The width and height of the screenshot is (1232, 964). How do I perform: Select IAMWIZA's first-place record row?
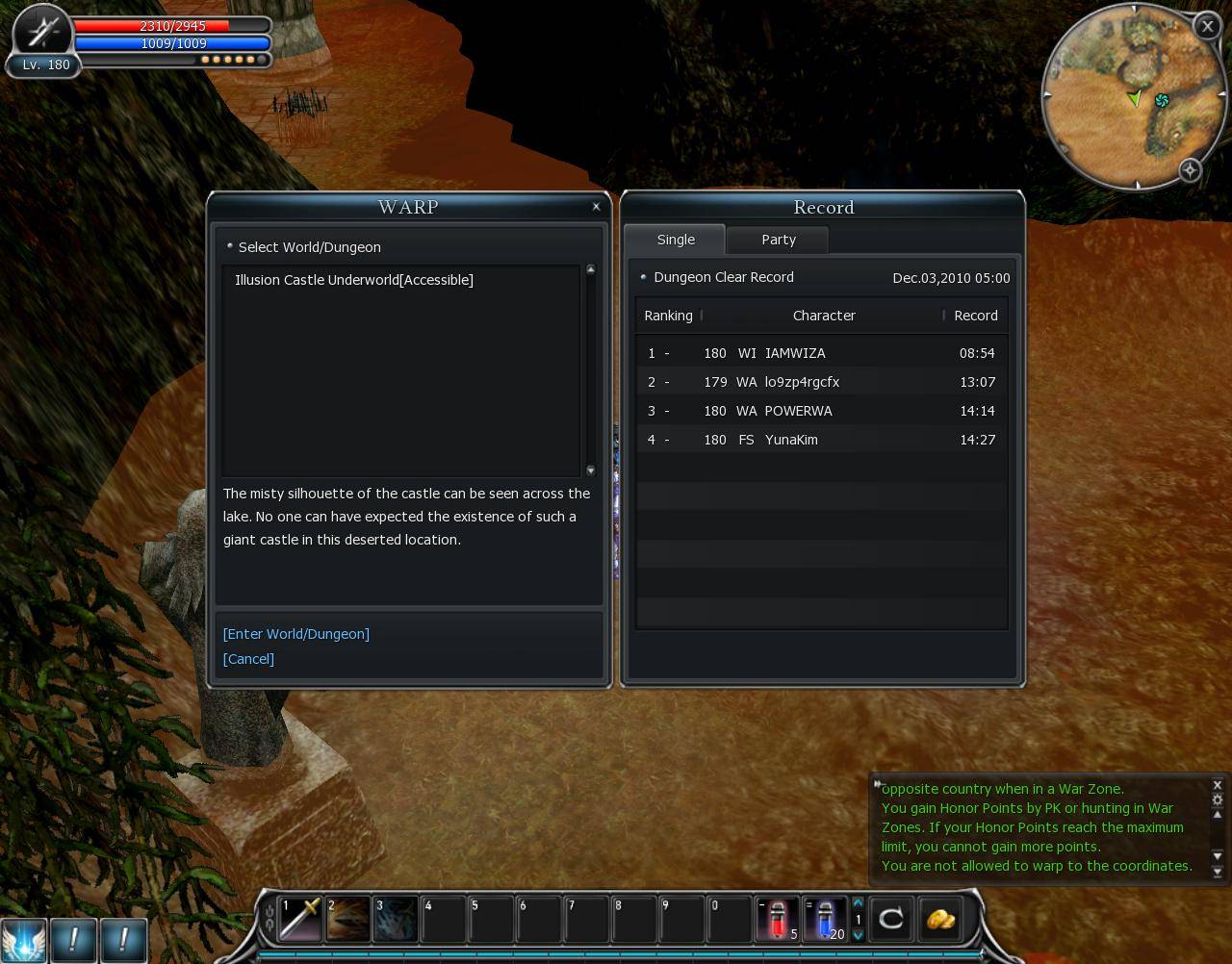[821, 353]
